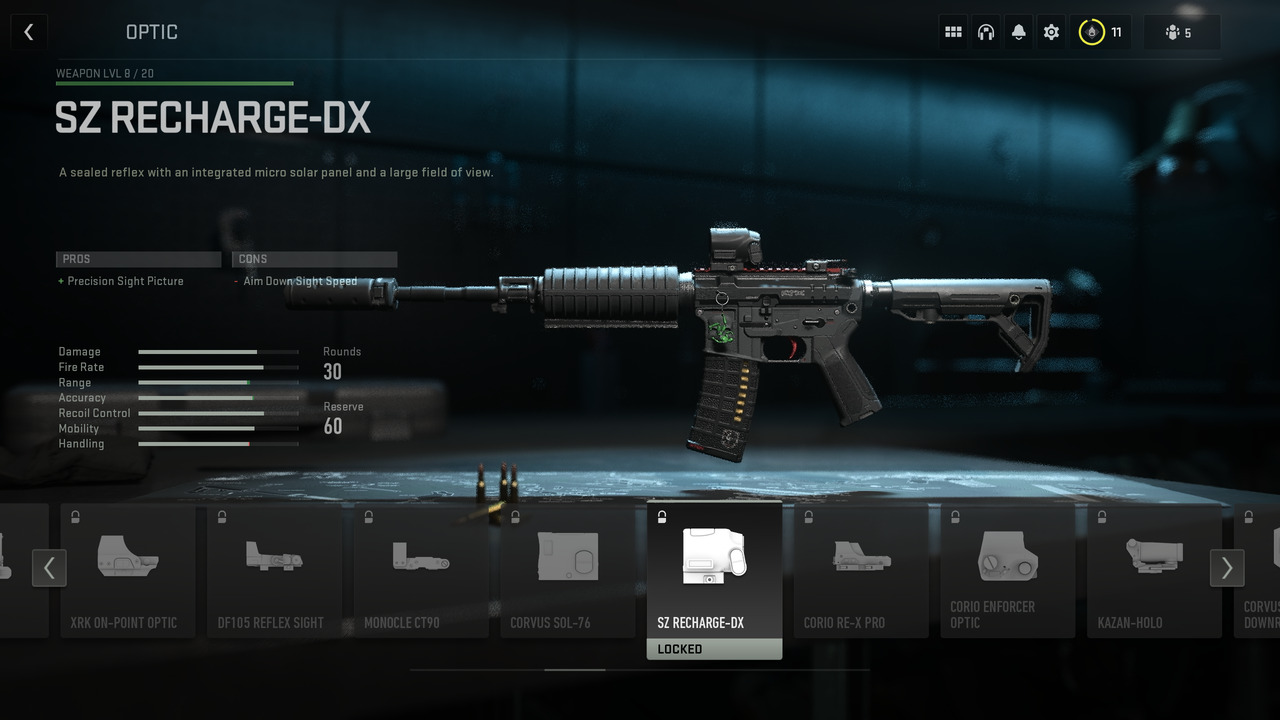Open the token counter showing 11
Image resolution: width=1280 pixels, height=720 pixels.
(x=1101, y=32)
